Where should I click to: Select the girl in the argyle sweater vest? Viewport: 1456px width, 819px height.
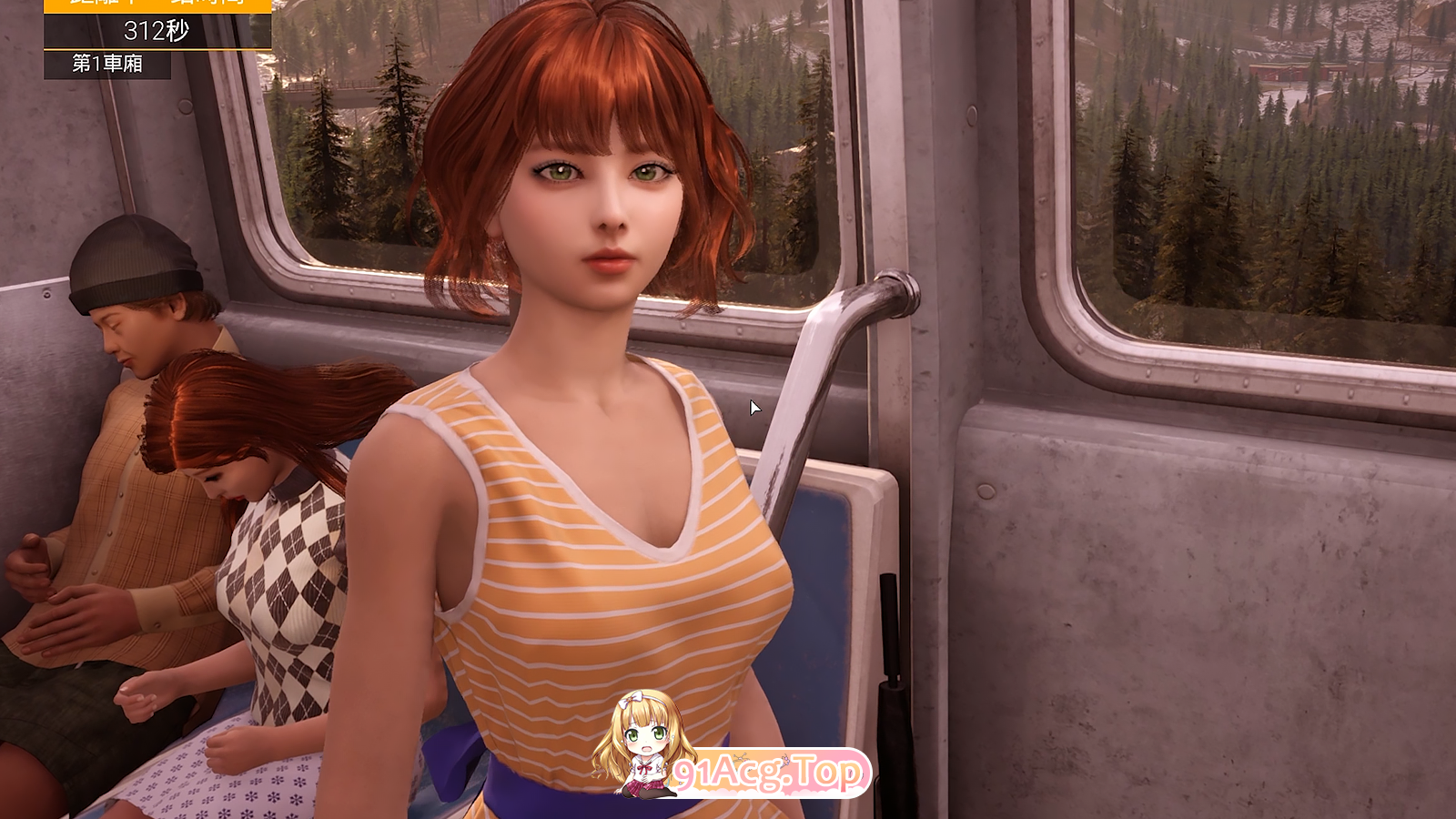282,564
